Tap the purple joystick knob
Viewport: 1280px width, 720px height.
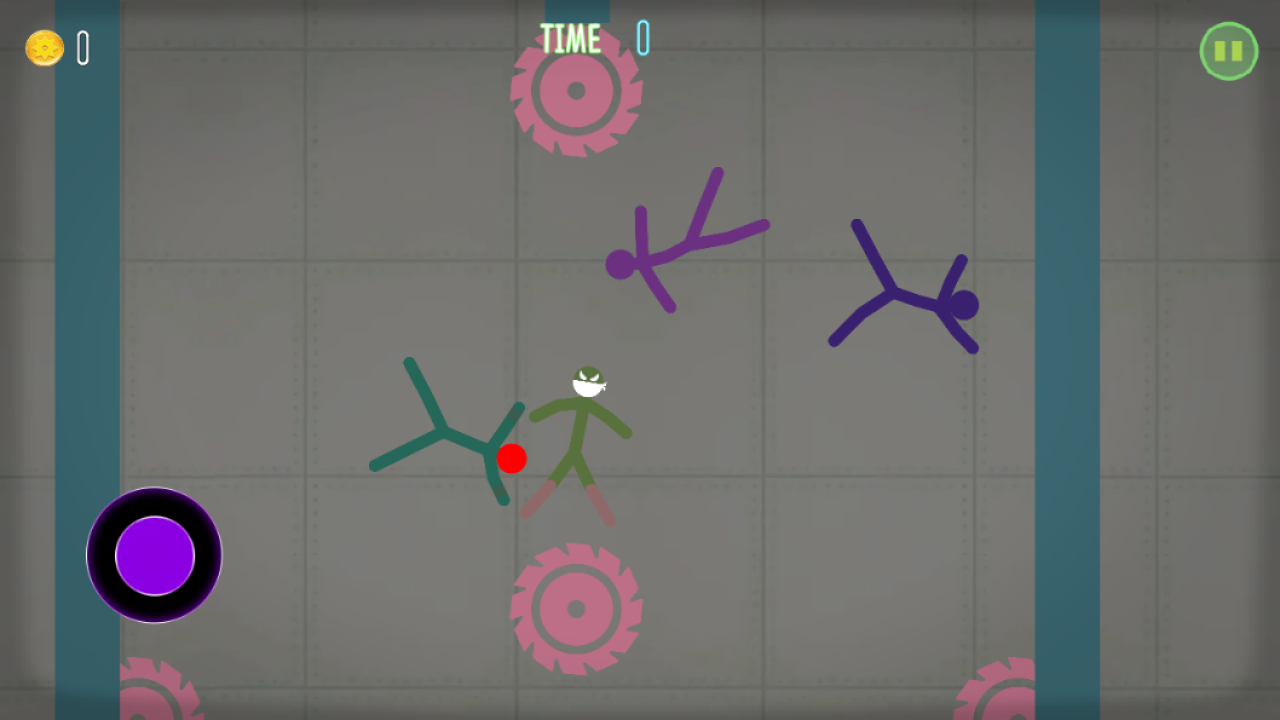[x=154, y=557]
